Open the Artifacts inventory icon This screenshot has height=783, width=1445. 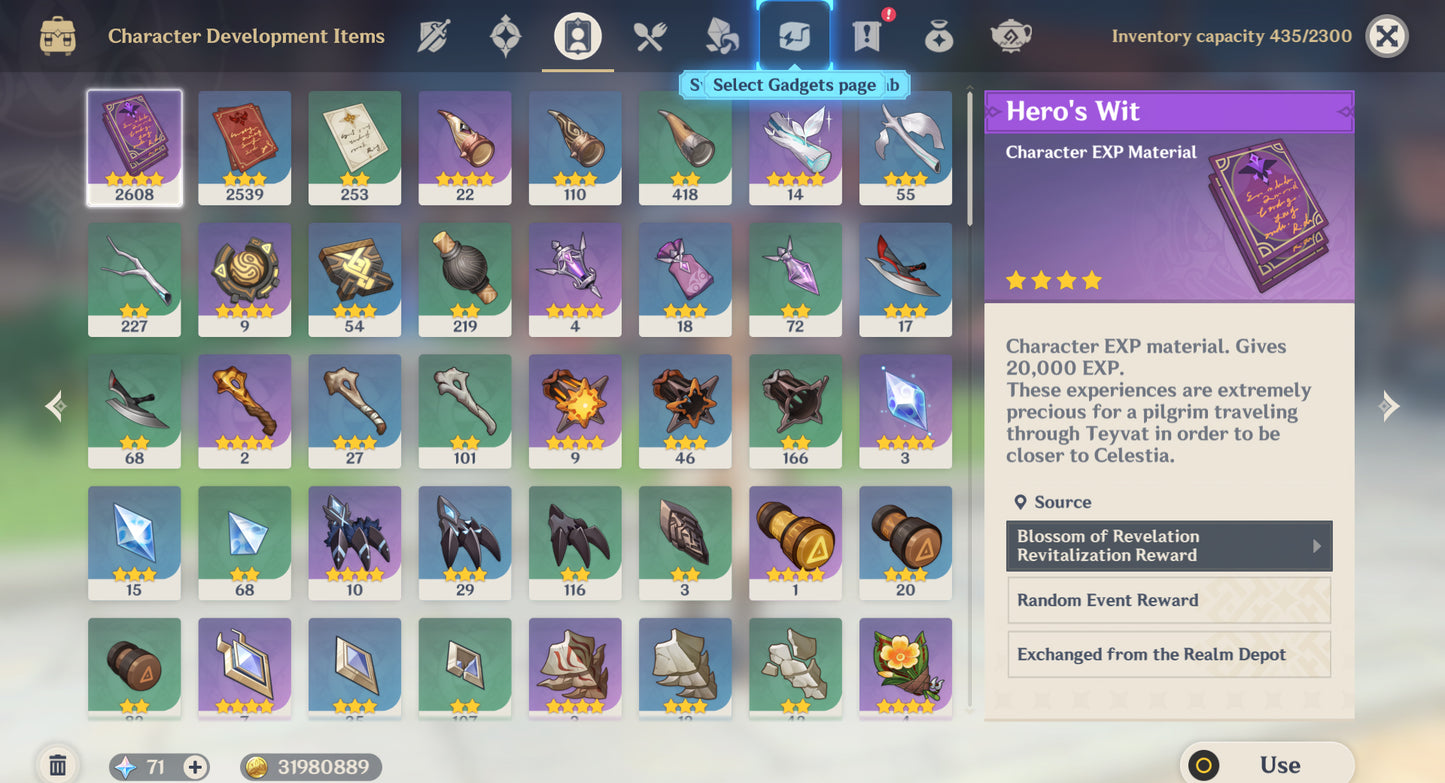click(x=505, y=35)
